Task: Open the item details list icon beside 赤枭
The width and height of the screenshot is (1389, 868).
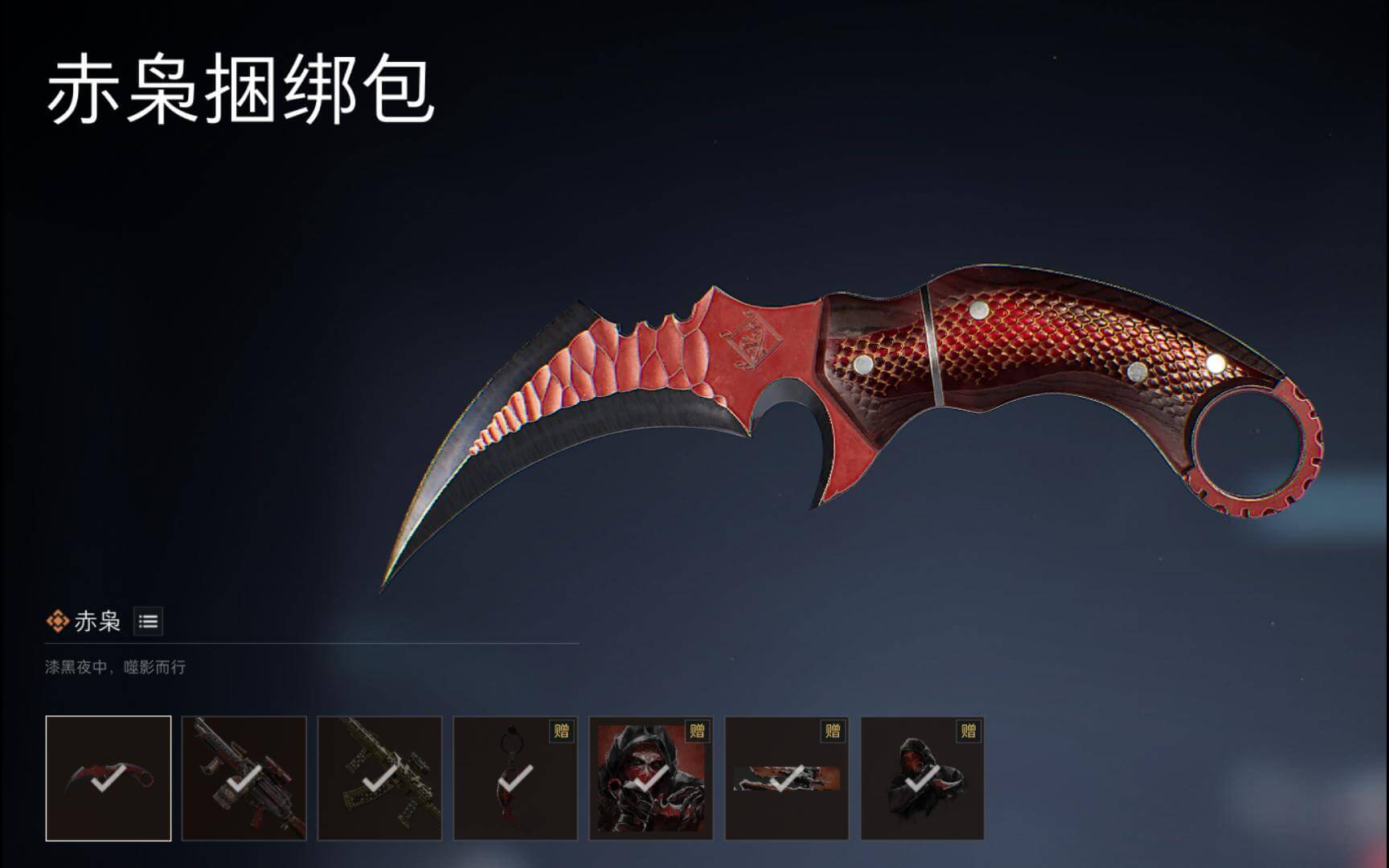Action: tap(150, 620)
